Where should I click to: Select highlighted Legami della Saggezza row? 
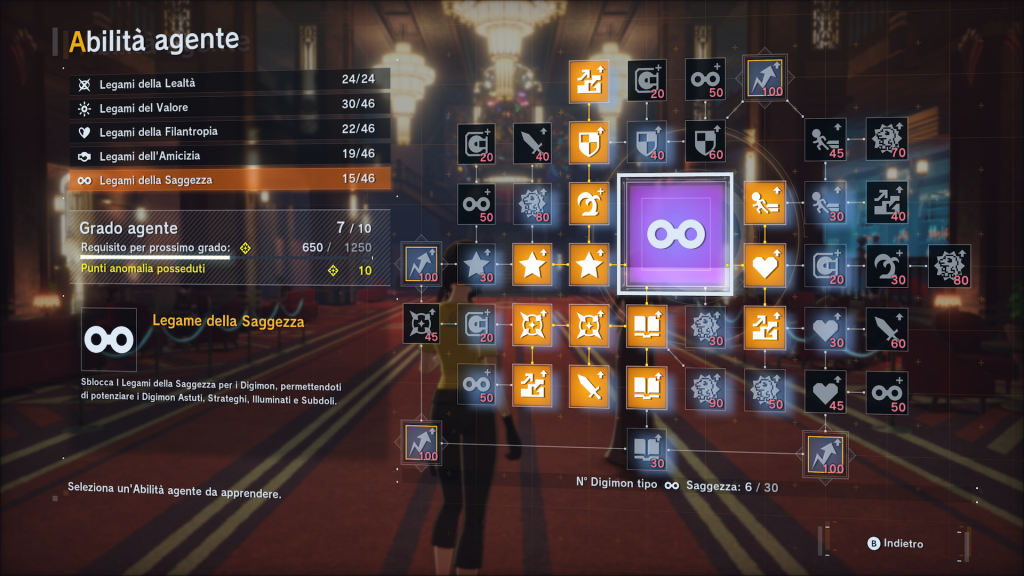point(229,180)
